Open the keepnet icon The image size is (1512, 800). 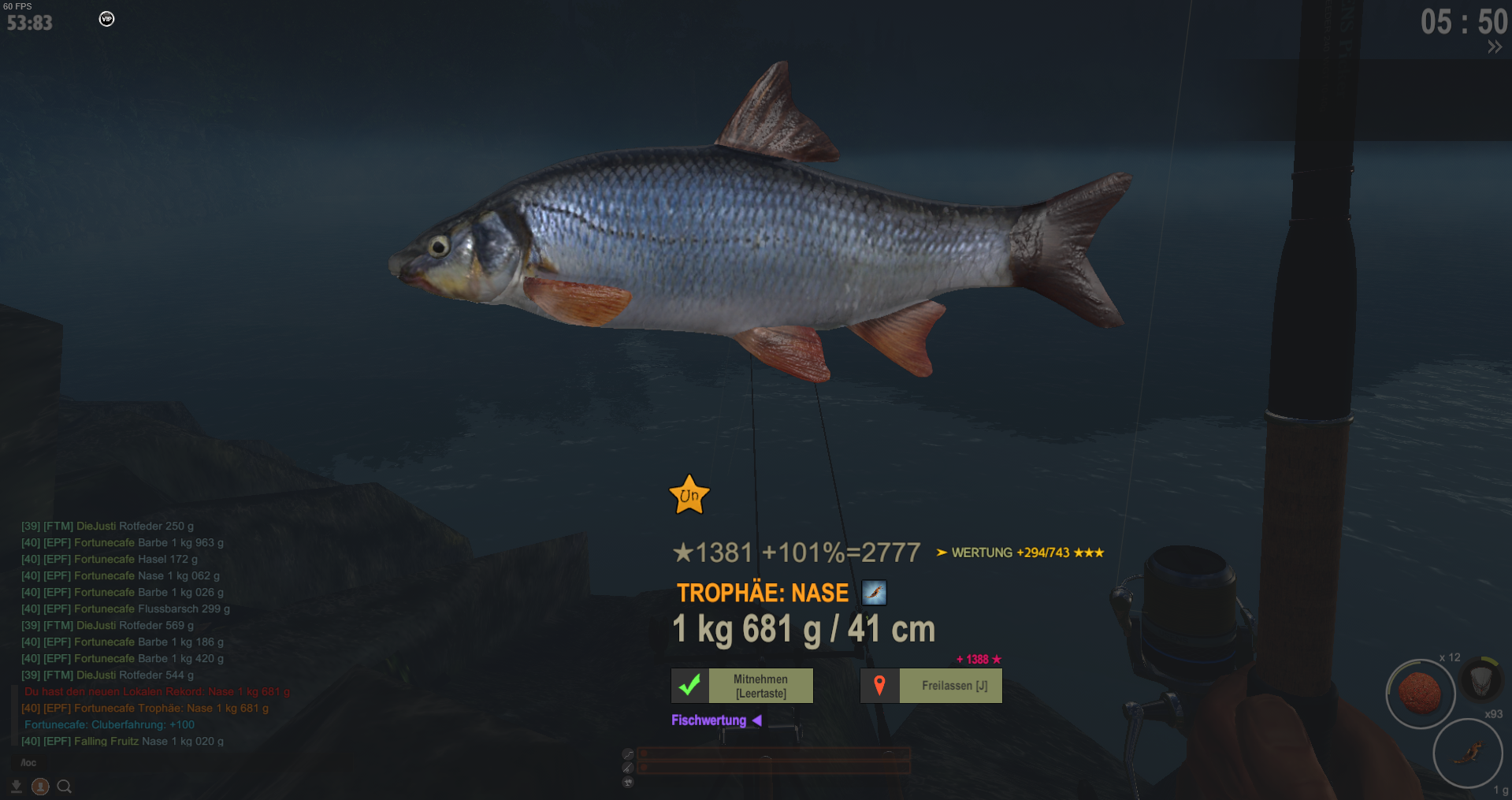[1480, 679]
